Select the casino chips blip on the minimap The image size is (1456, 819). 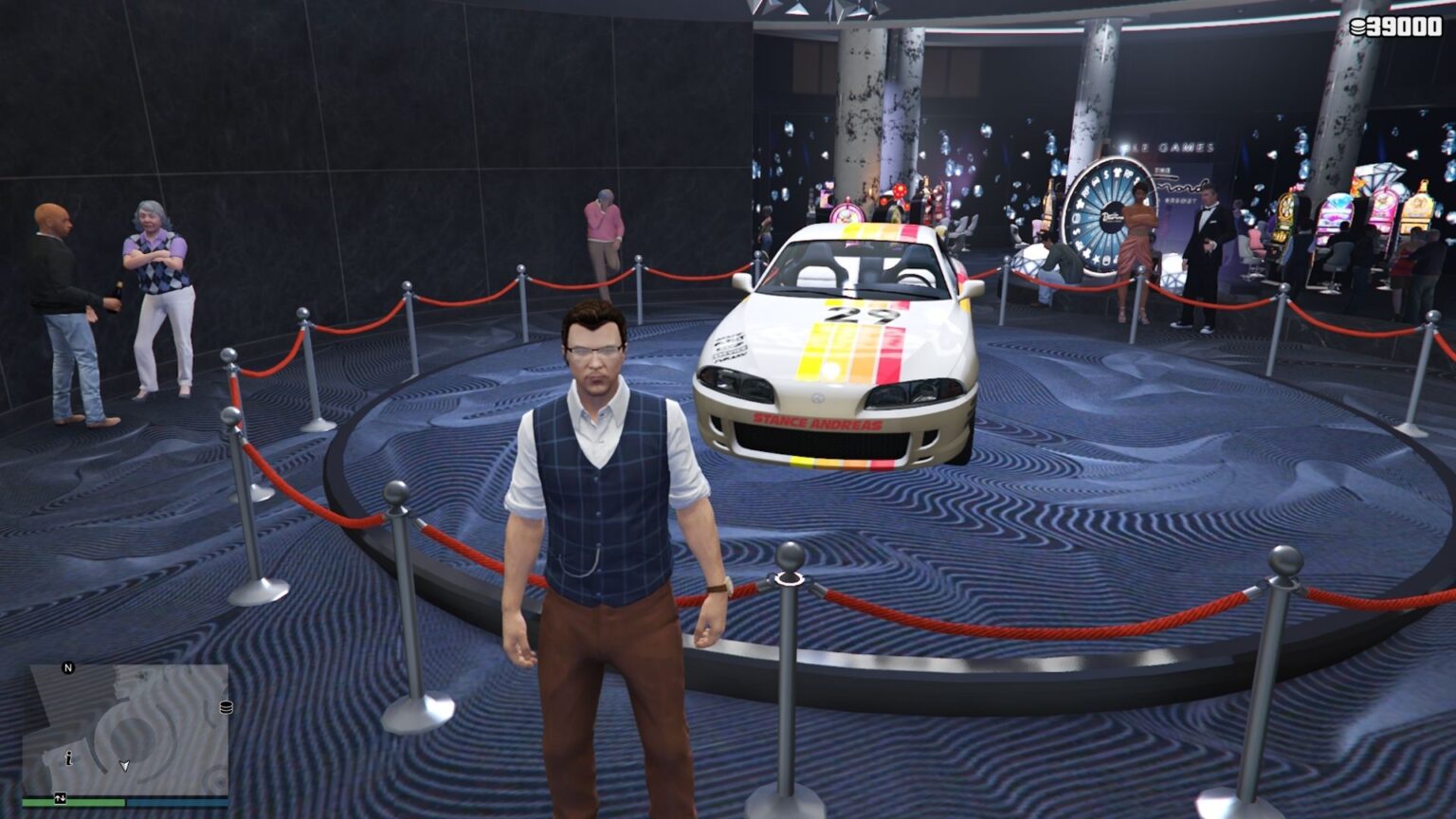pyautogui.click(x=226, y=706)
